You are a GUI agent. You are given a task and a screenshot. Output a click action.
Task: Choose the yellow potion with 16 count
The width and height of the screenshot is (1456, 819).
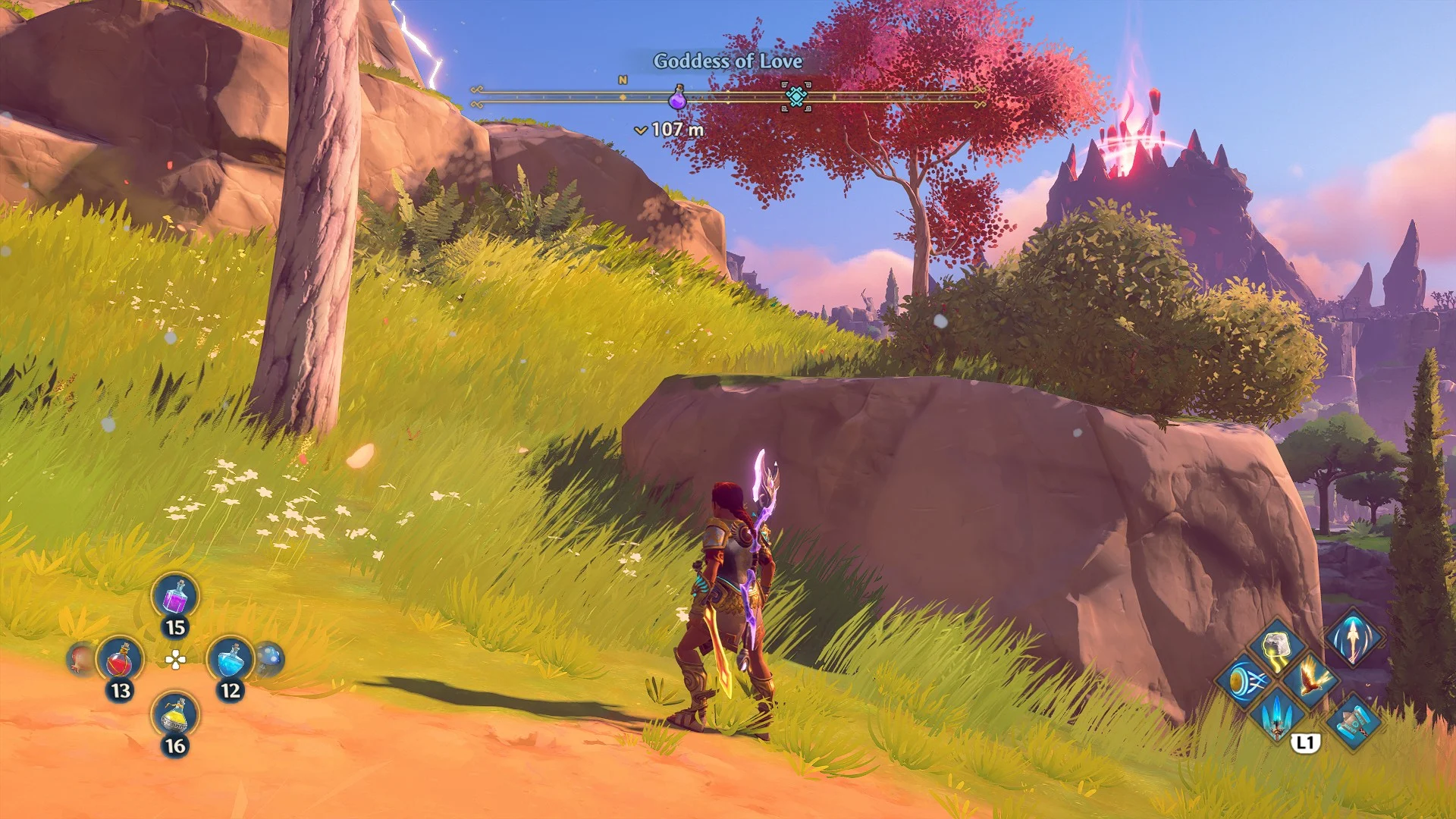(175, 715)
